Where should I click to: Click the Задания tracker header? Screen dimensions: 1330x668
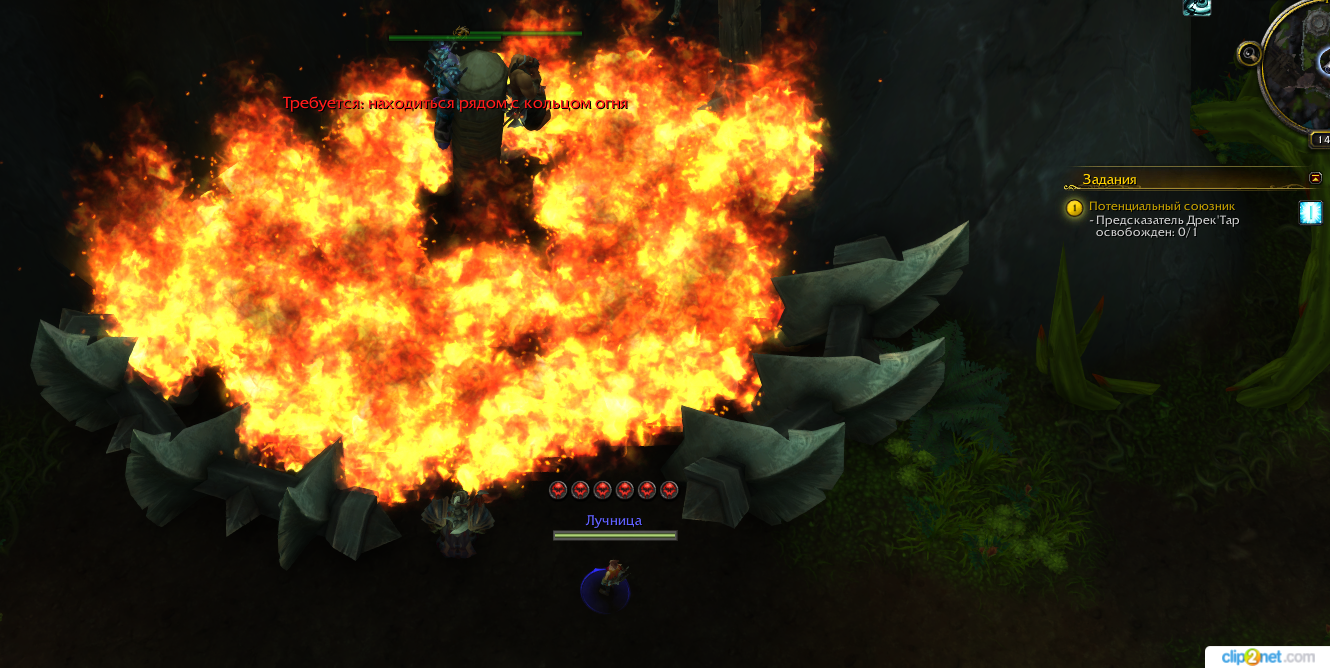pyautogui.click(x=1109, y=180)
